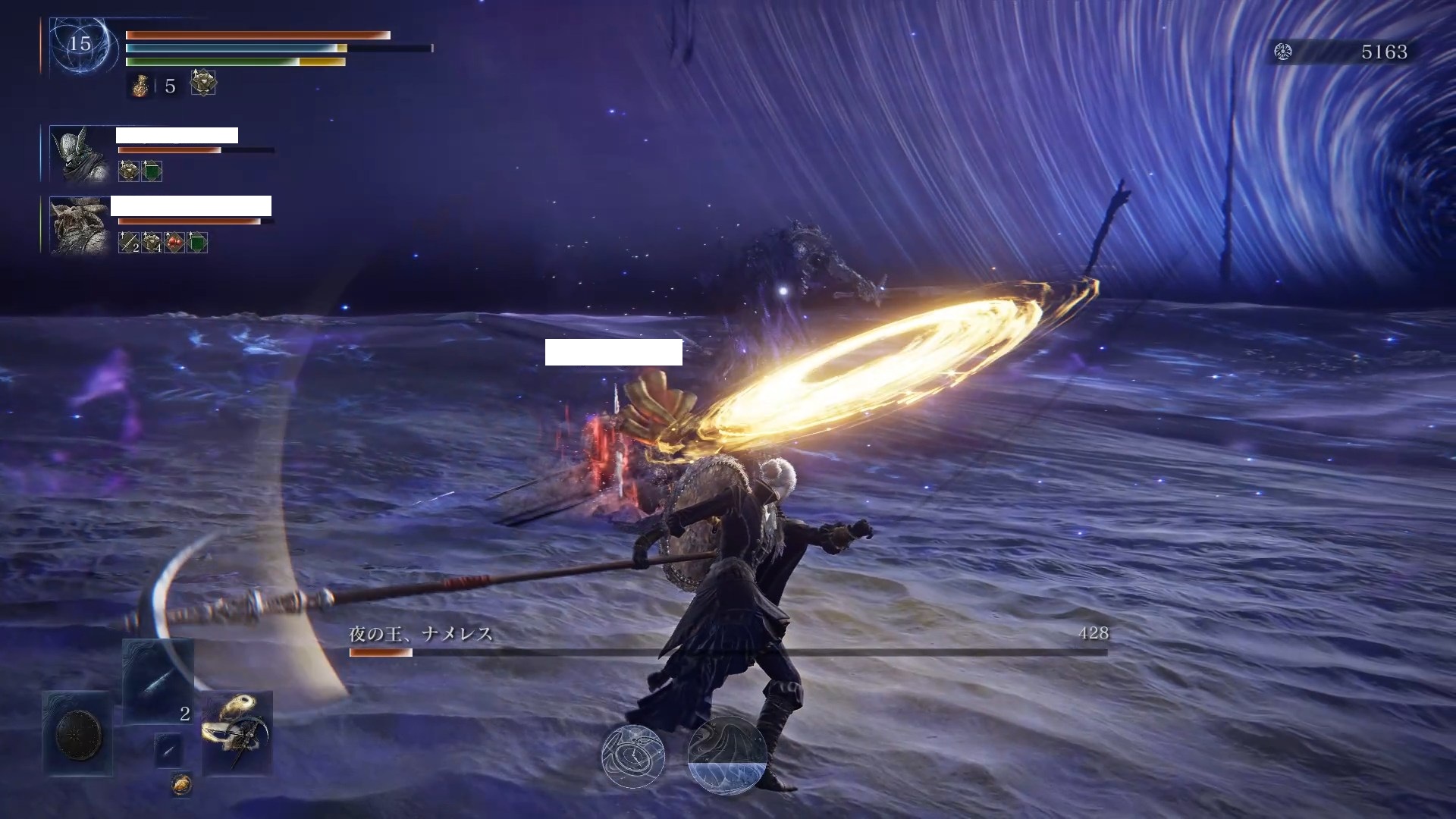The image size is (1456, 819).
Task: Activate the half-filled ultimate art orb
Action: (x=726, y=756)
